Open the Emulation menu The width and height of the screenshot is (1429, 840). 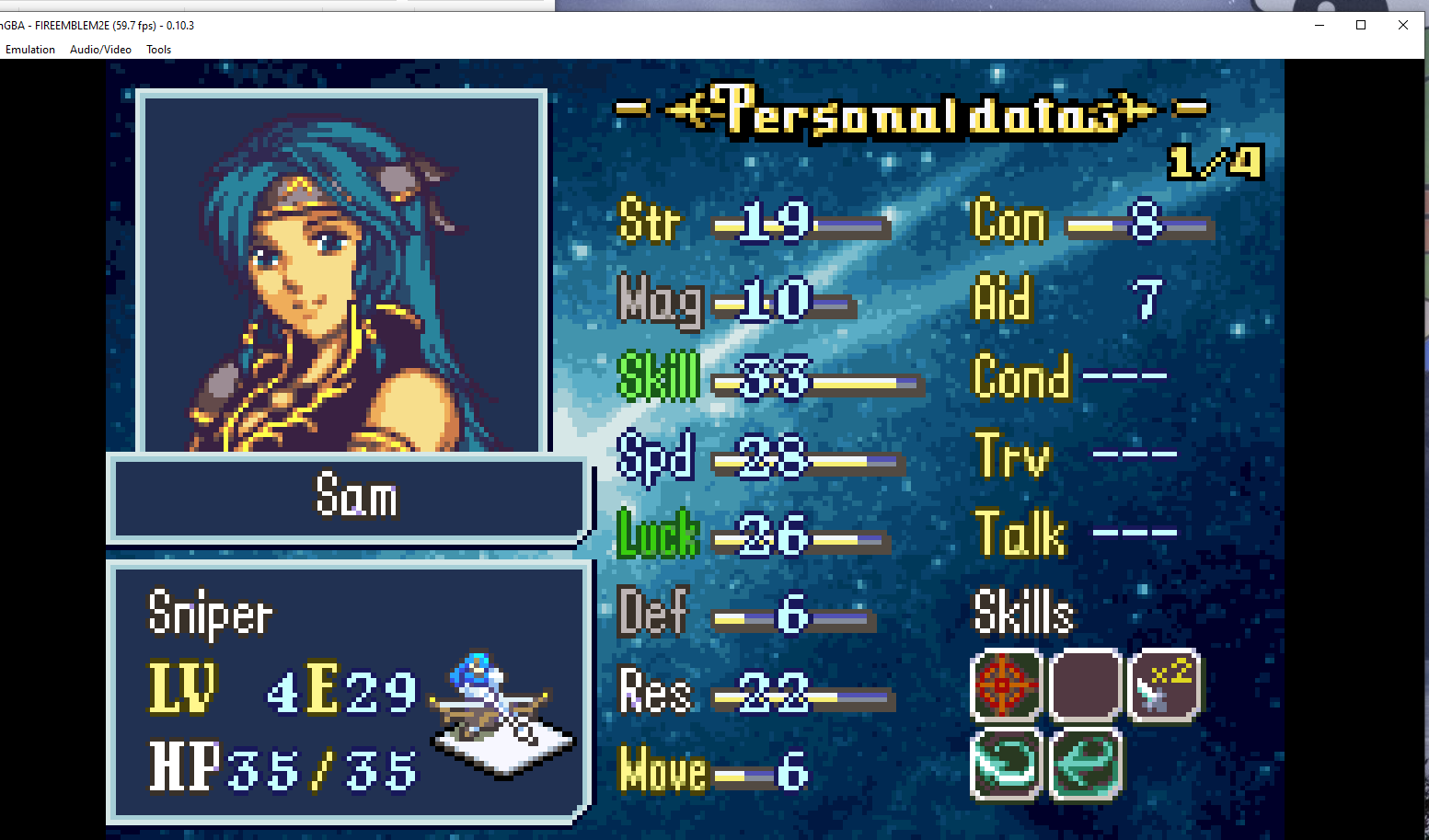click(29, 50)
